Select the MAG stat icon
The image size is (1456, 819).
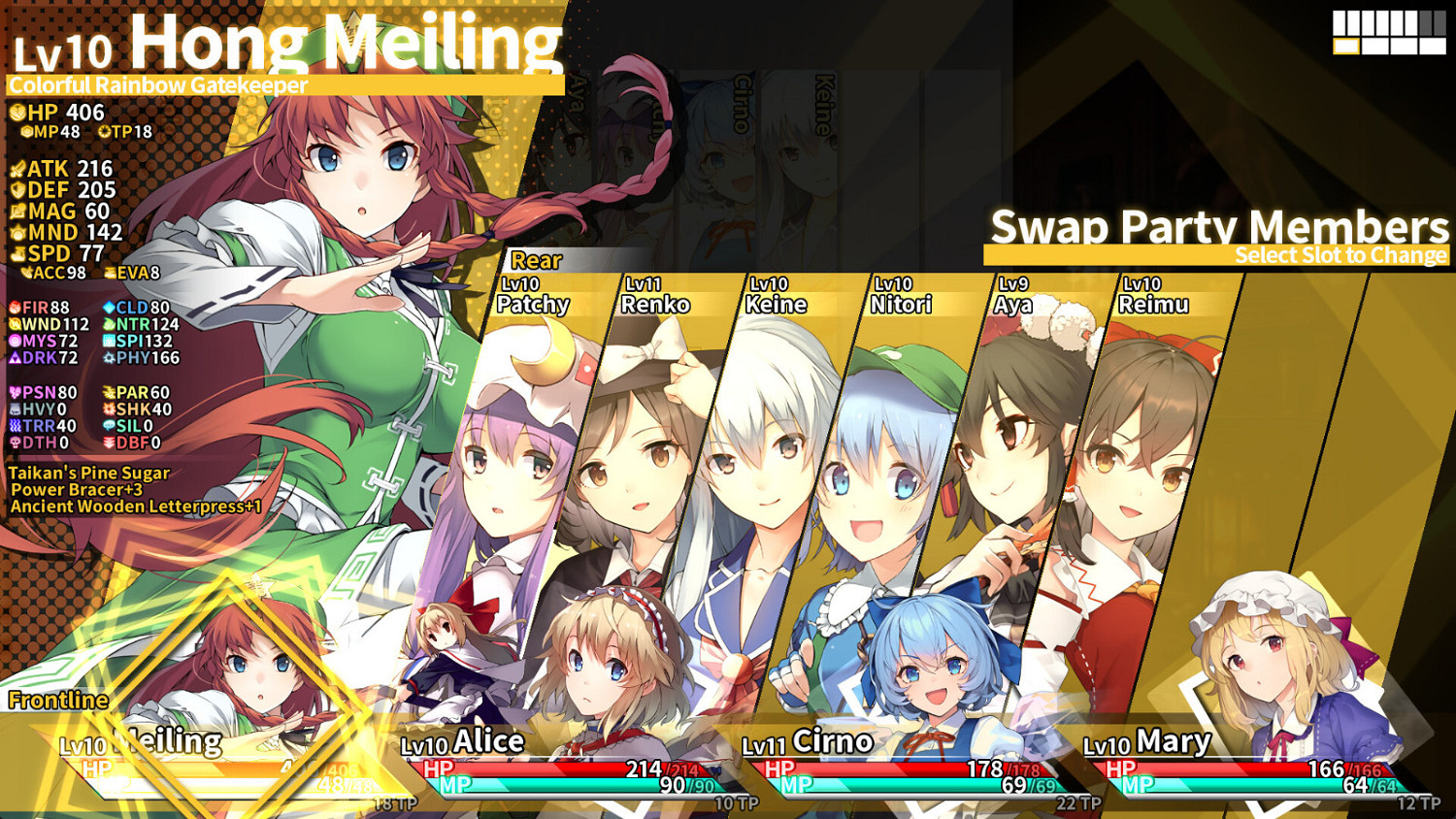[x=17, y=212]
